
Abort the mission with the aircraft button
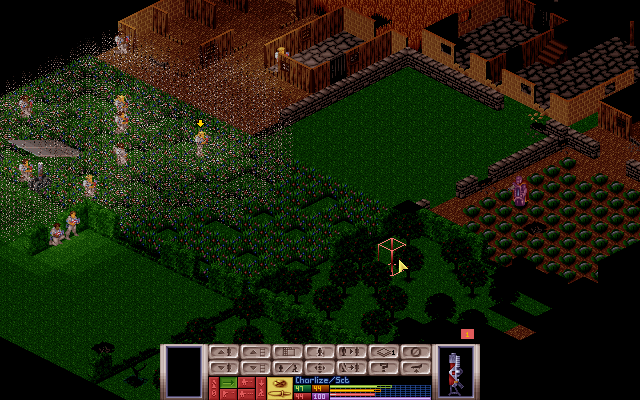click(x=415, y=367)
